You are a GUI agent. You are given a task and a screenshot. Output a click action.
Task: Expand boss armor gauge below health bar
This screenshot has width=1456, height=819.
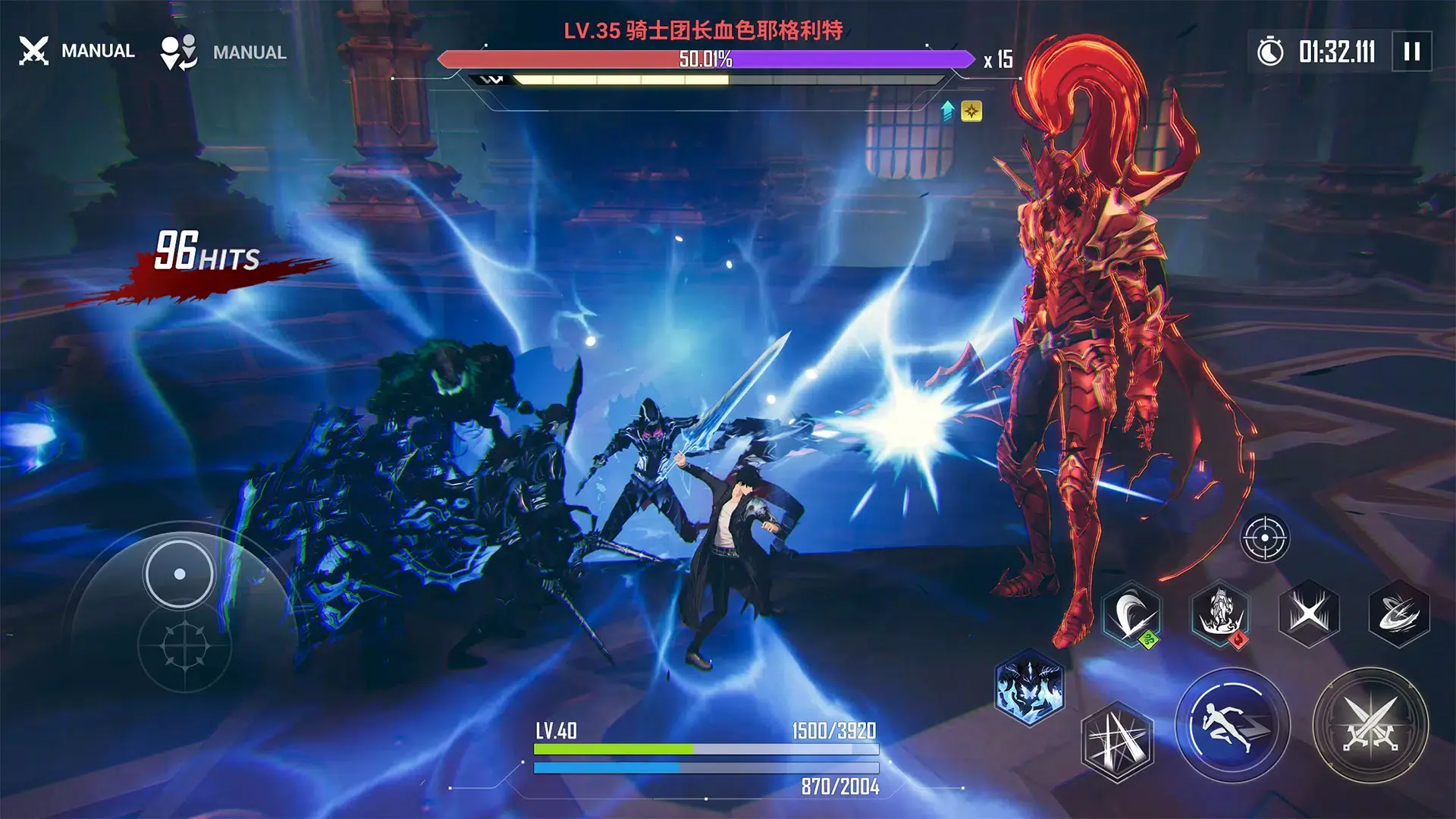click(709, 78)
